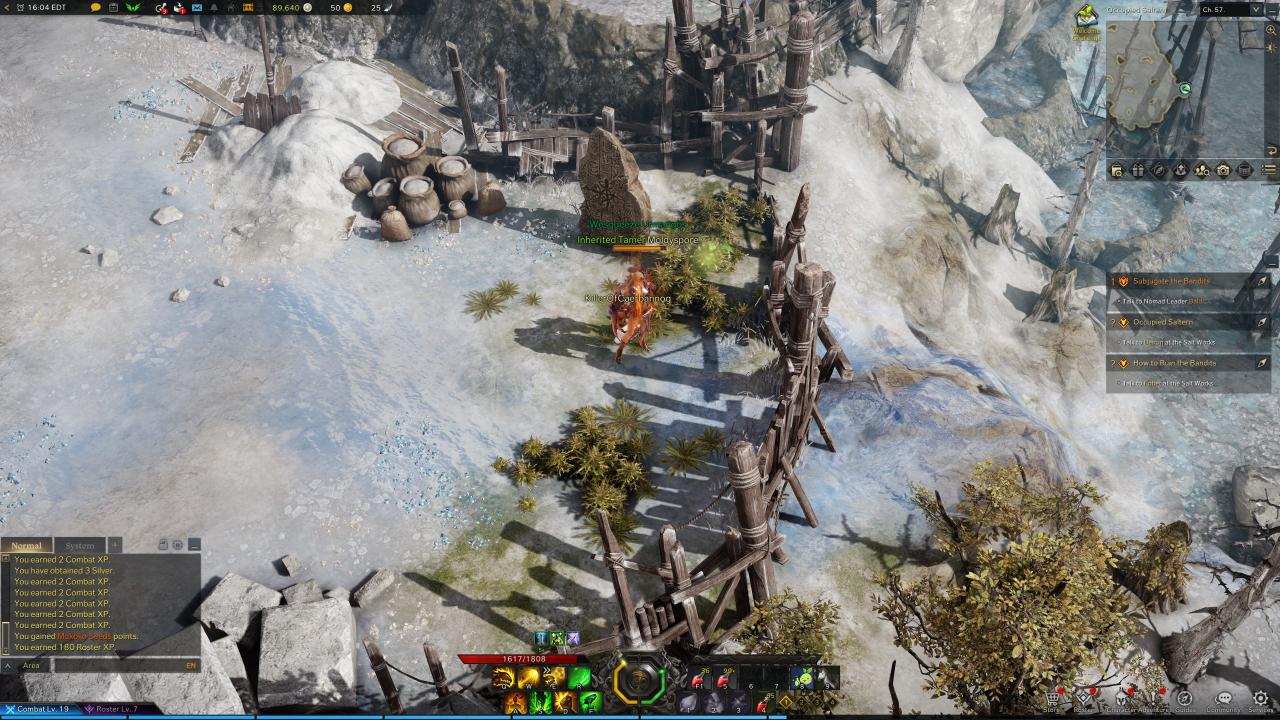Select the Subjugate the Bandits quest

point(1170,281)
